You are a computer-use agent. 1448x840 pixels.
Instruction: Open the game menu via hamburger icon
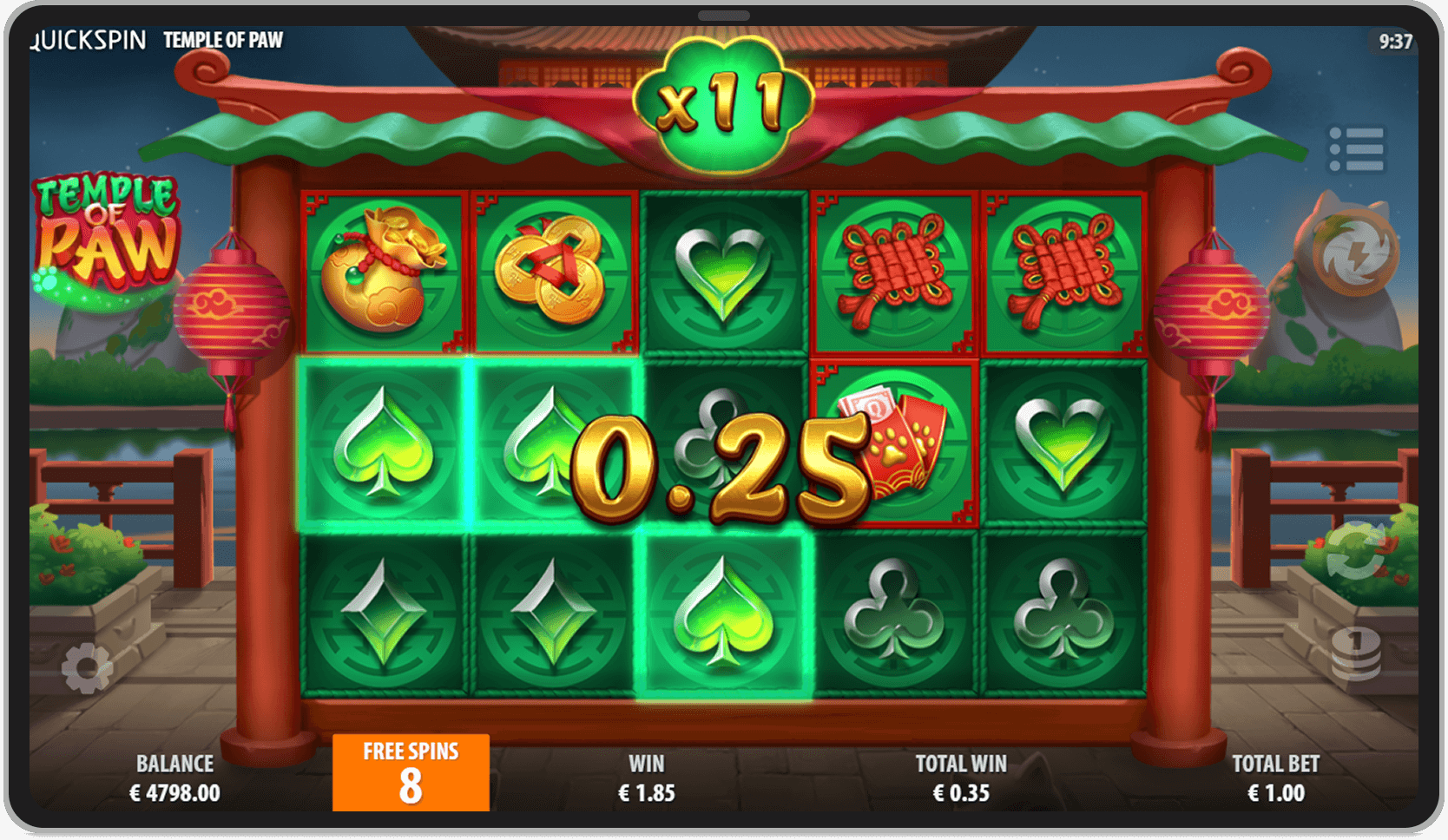pyautogui.click(x=1355, y=148)
